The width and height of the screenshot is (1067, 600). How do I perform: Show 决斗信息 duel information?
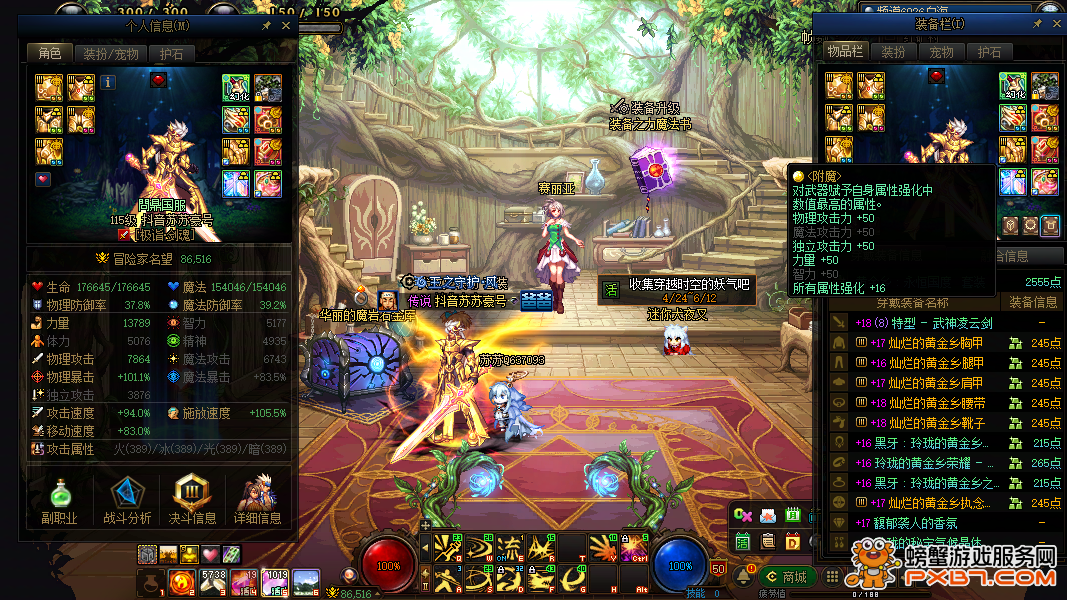(x=192, y=500)
